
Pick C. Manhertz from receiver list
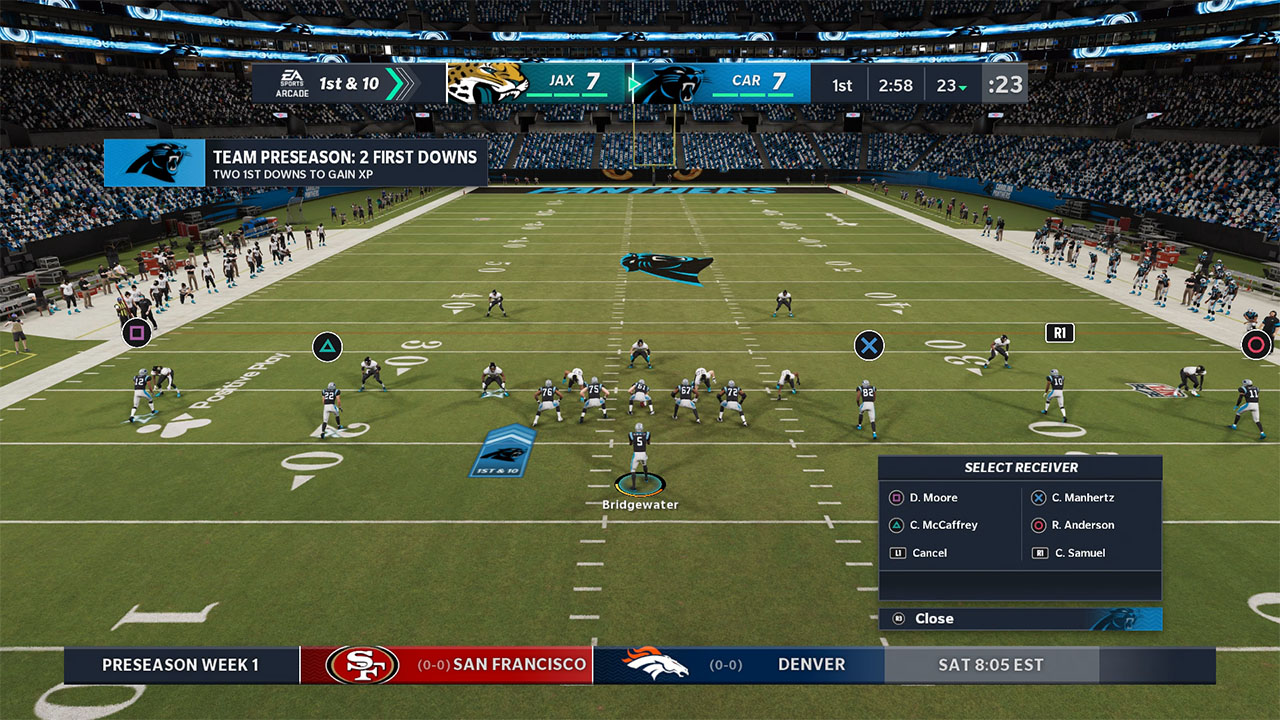coord(1082,498)
